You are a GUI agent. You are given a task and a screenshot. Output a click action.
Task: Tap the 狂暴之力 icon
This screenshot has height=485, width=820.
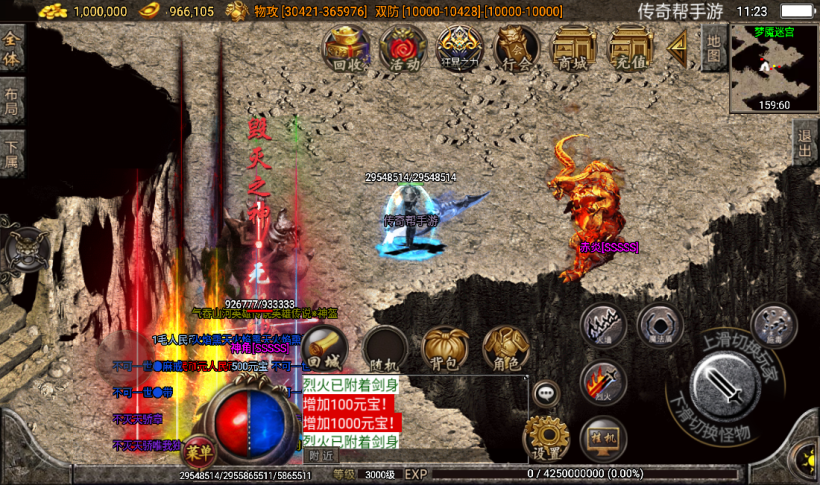pyautogui.click(x=460, y=48)
